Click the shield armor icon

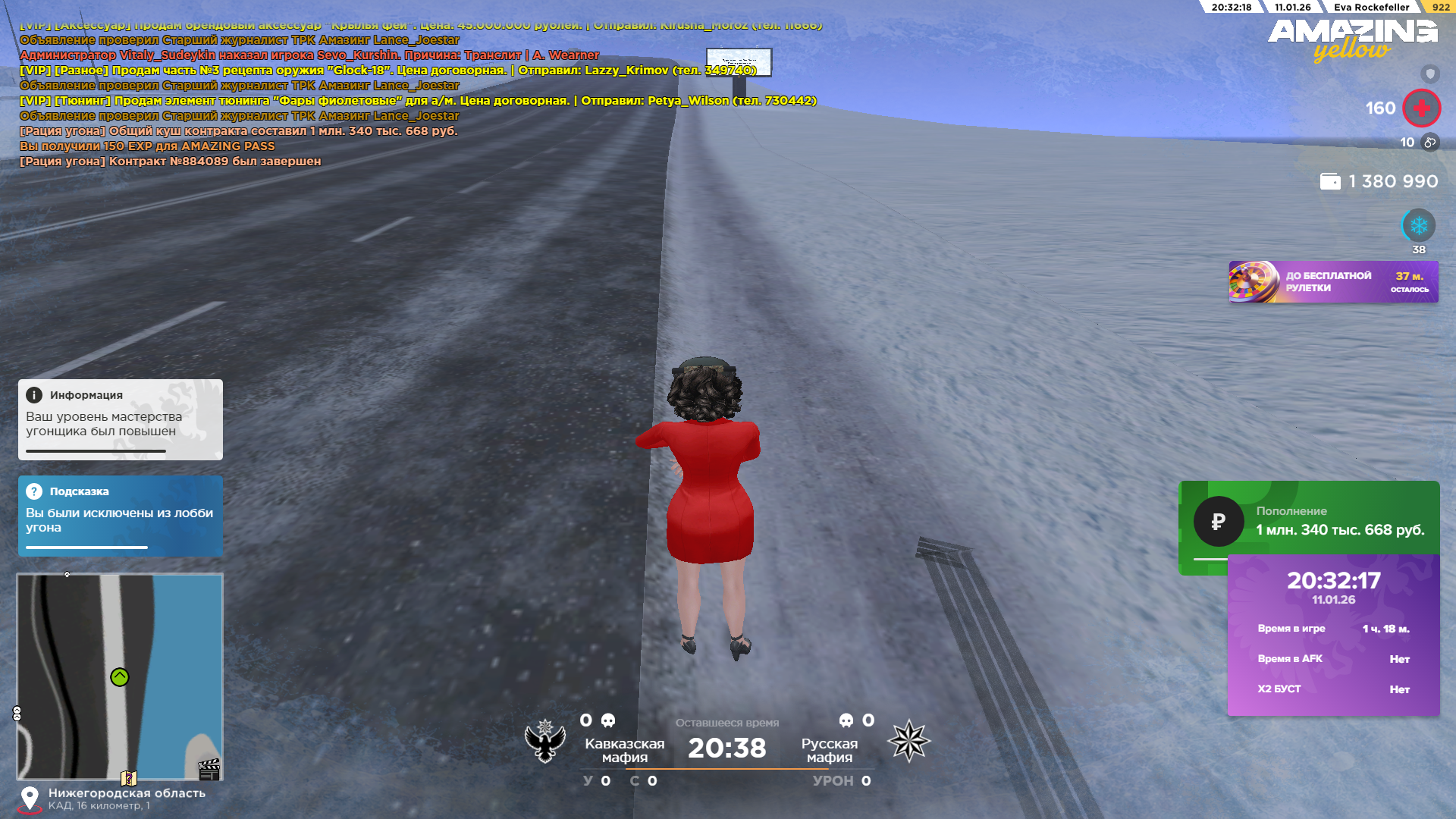point(1429,74)
